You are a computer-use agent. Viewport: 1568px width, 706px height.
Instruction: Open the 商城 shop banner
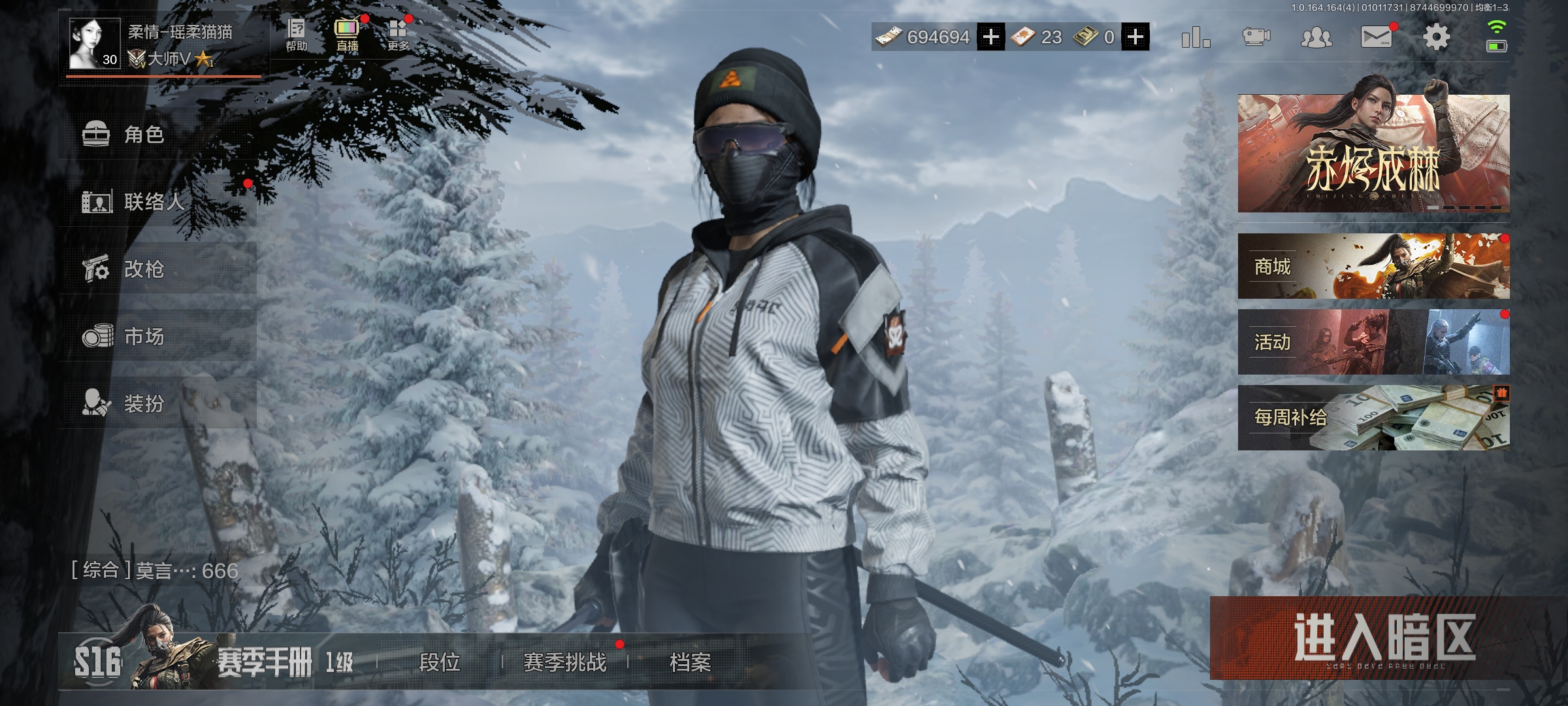tap(1373, 266)
